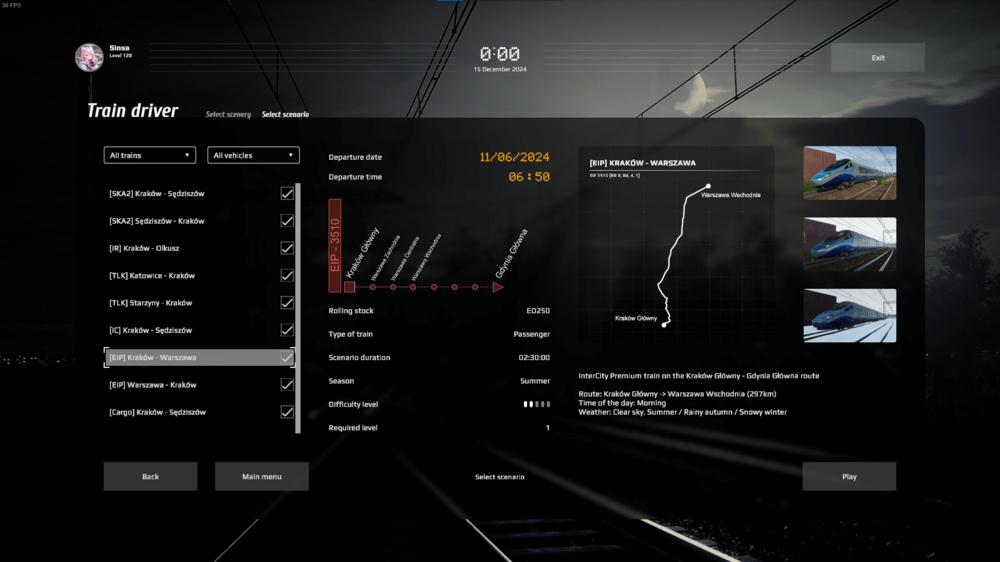Choose the summer train thumbnail
Image resolution: width=1000 pixels, height=562 pixels.
849,173
